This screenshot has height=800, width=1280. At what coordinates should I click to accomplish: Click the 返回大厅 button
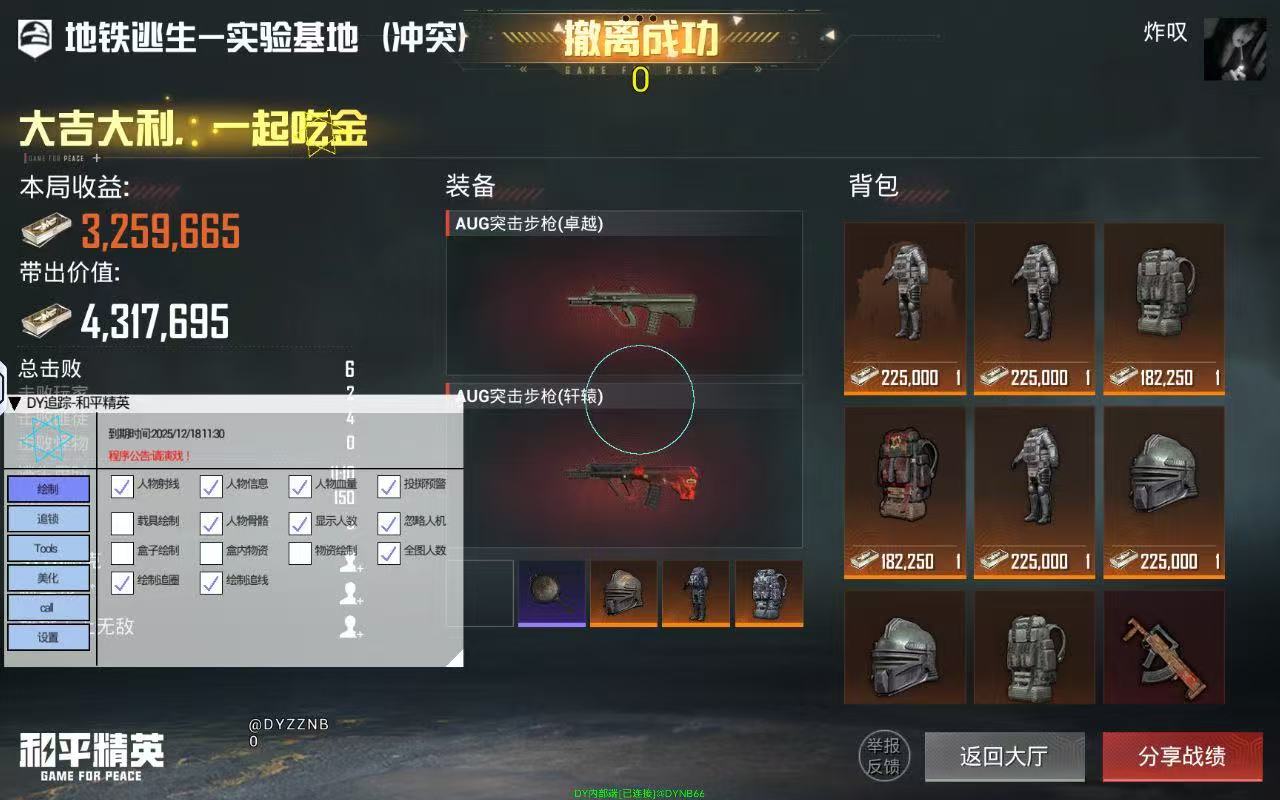[x=1004, y=757]
